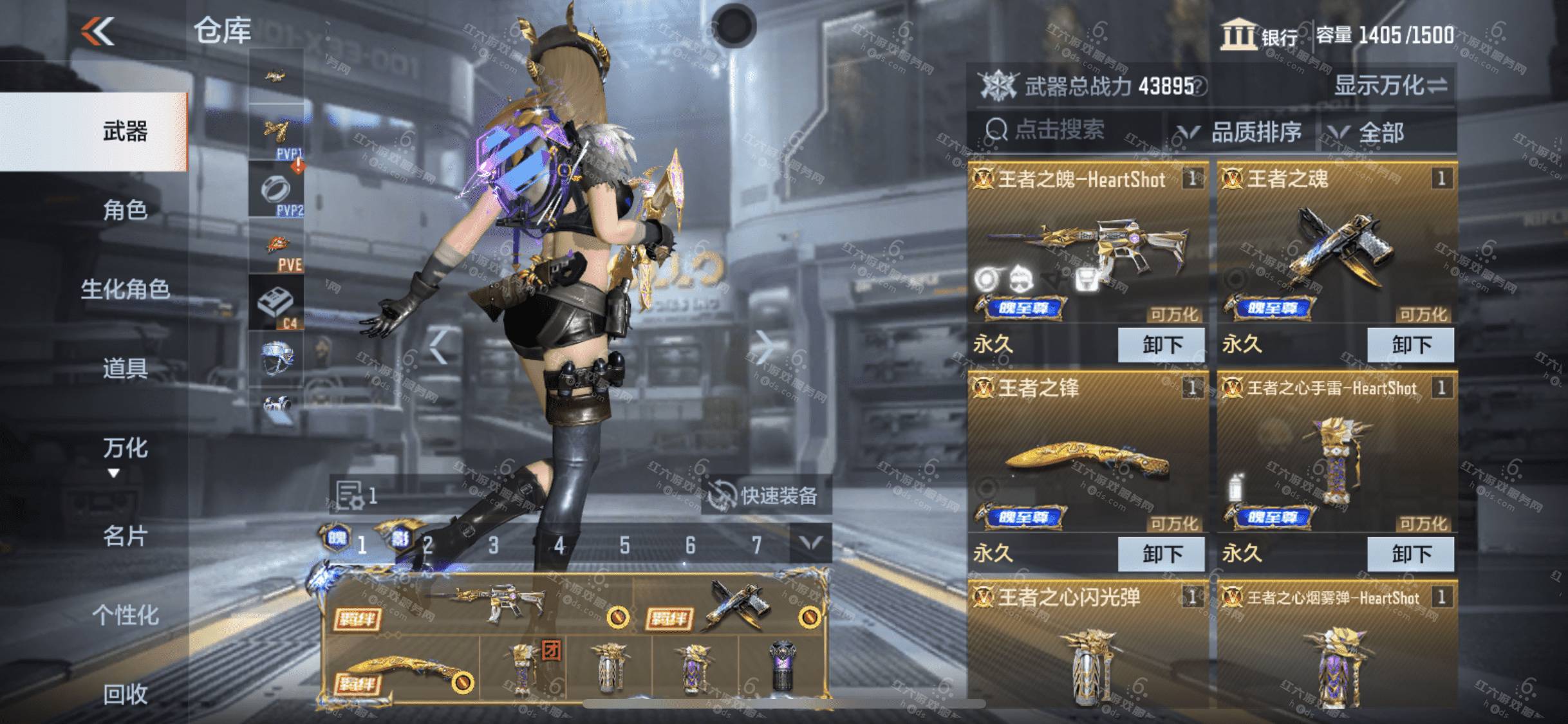Select the C4 equipment slot
The width and height of the screenshot is (1568, 724).
[x=277, y=303]
